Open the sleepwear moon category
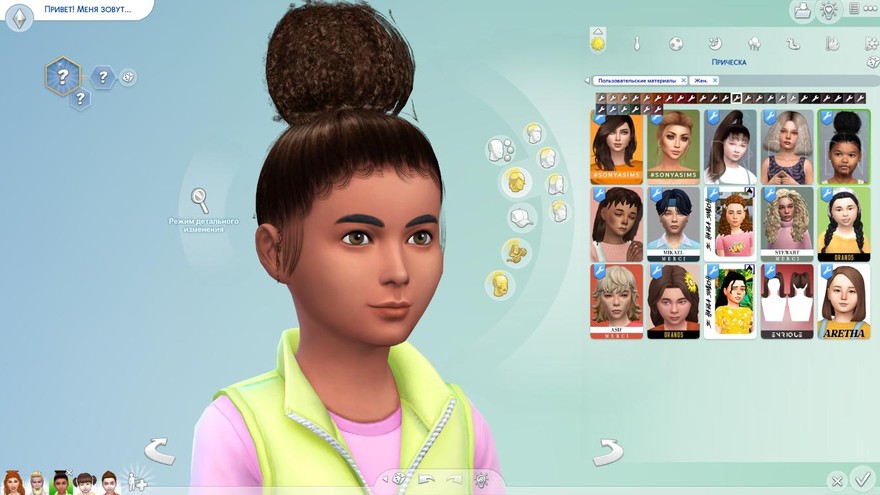Image resolution: width=880 pixels, height=495 pixels. [x=715, y=44]
